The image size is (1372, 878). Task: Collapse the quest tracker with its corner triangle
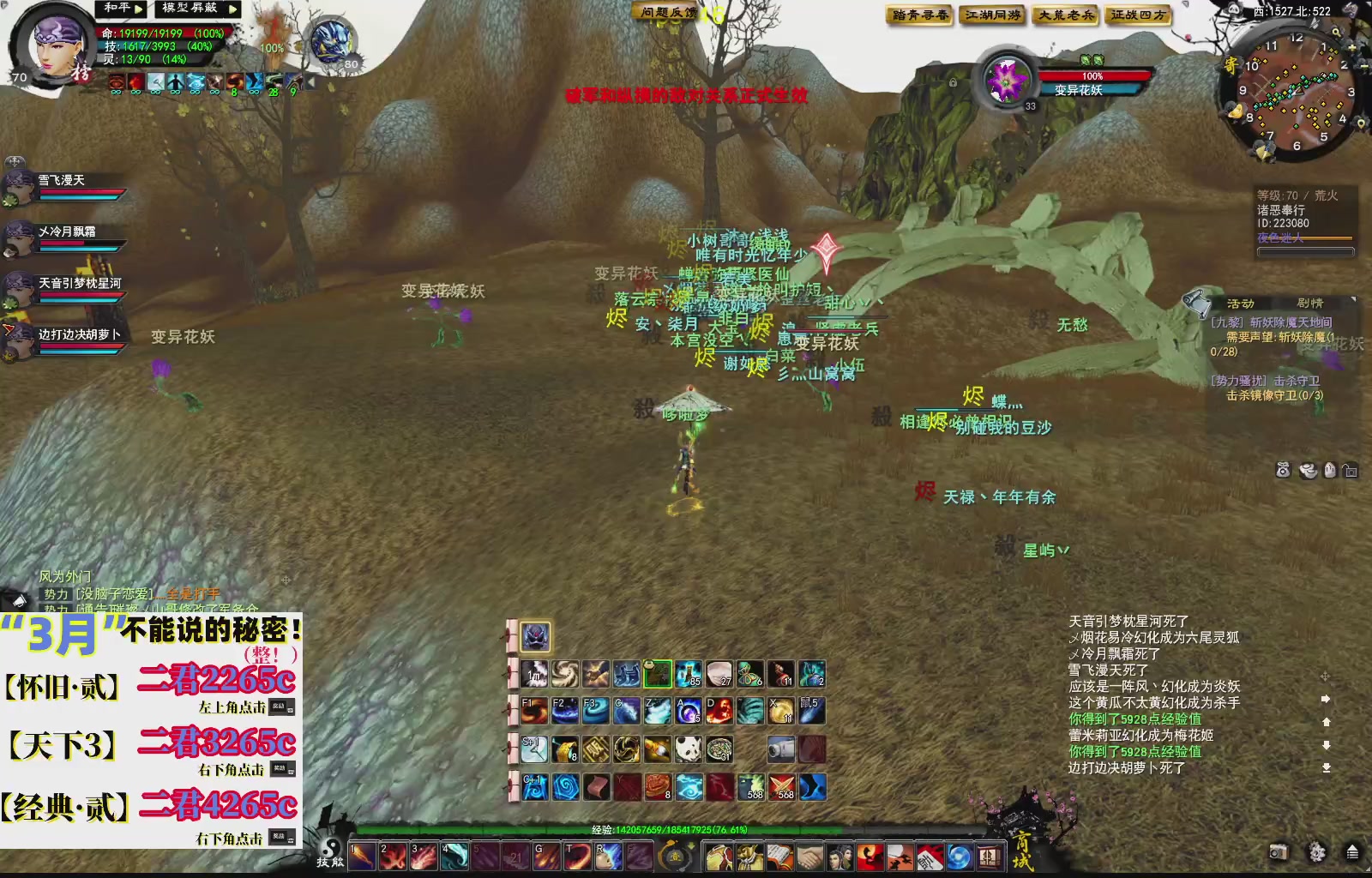(x=1354, y=299)
